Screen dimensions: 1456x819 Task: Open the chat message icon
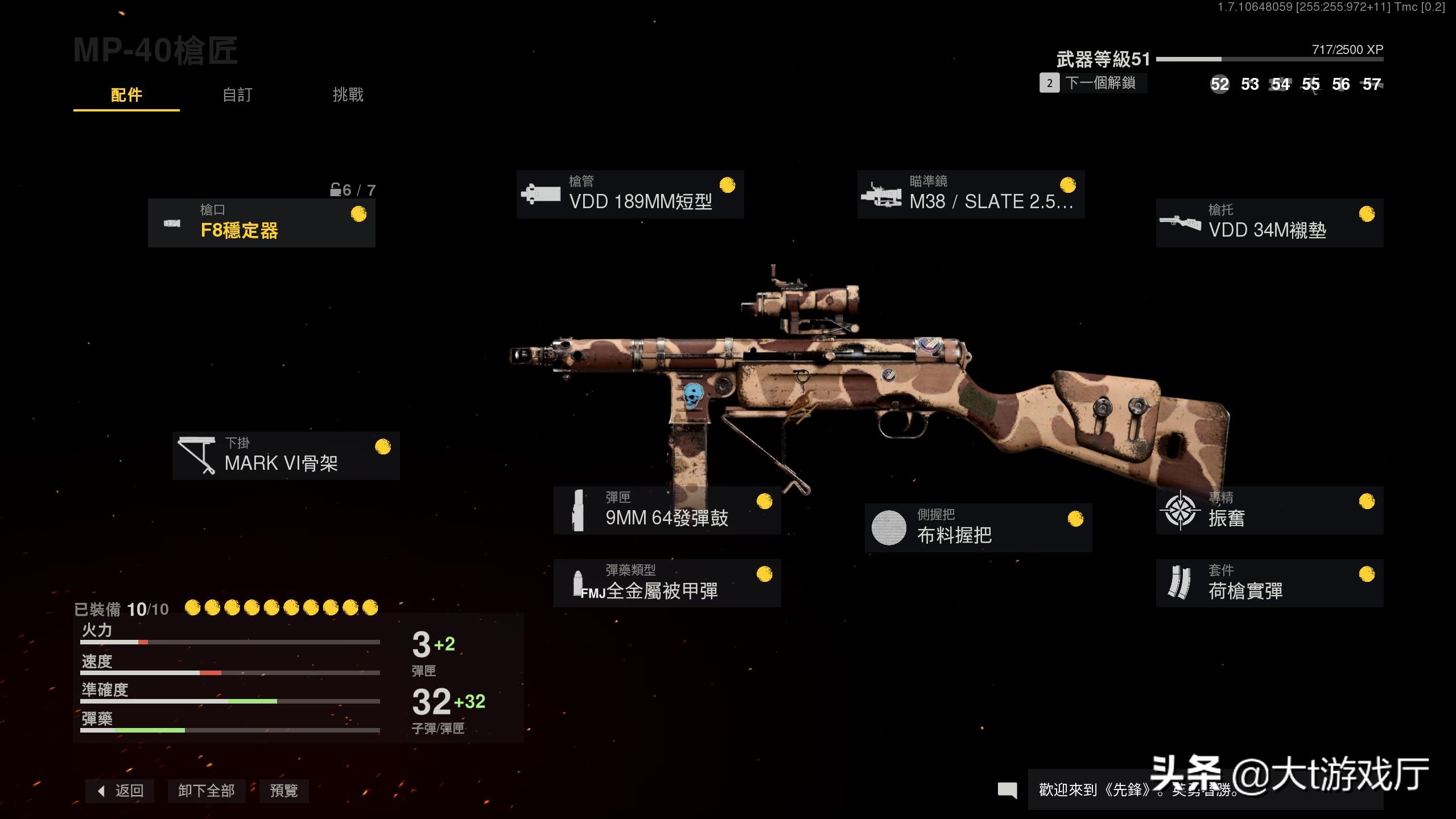click(x=1007, y=789)
